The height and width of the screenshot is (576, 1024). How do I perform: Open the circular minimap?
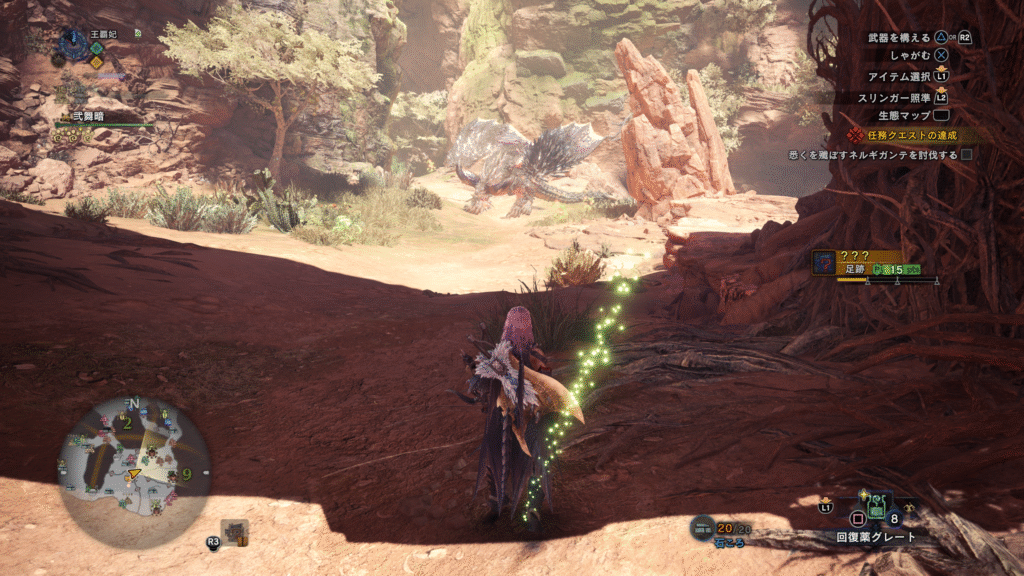tap(134, 459)
